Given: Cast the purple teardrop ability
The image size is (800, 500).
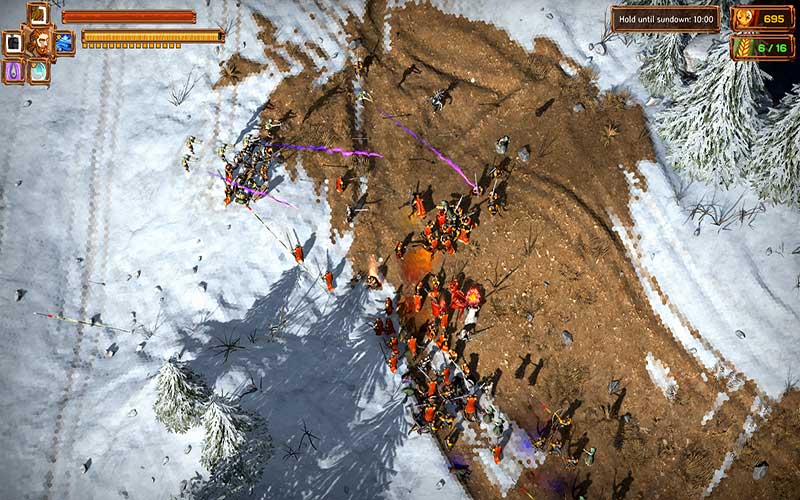Looking at the screenshot, I should click(x=14, y=72).
